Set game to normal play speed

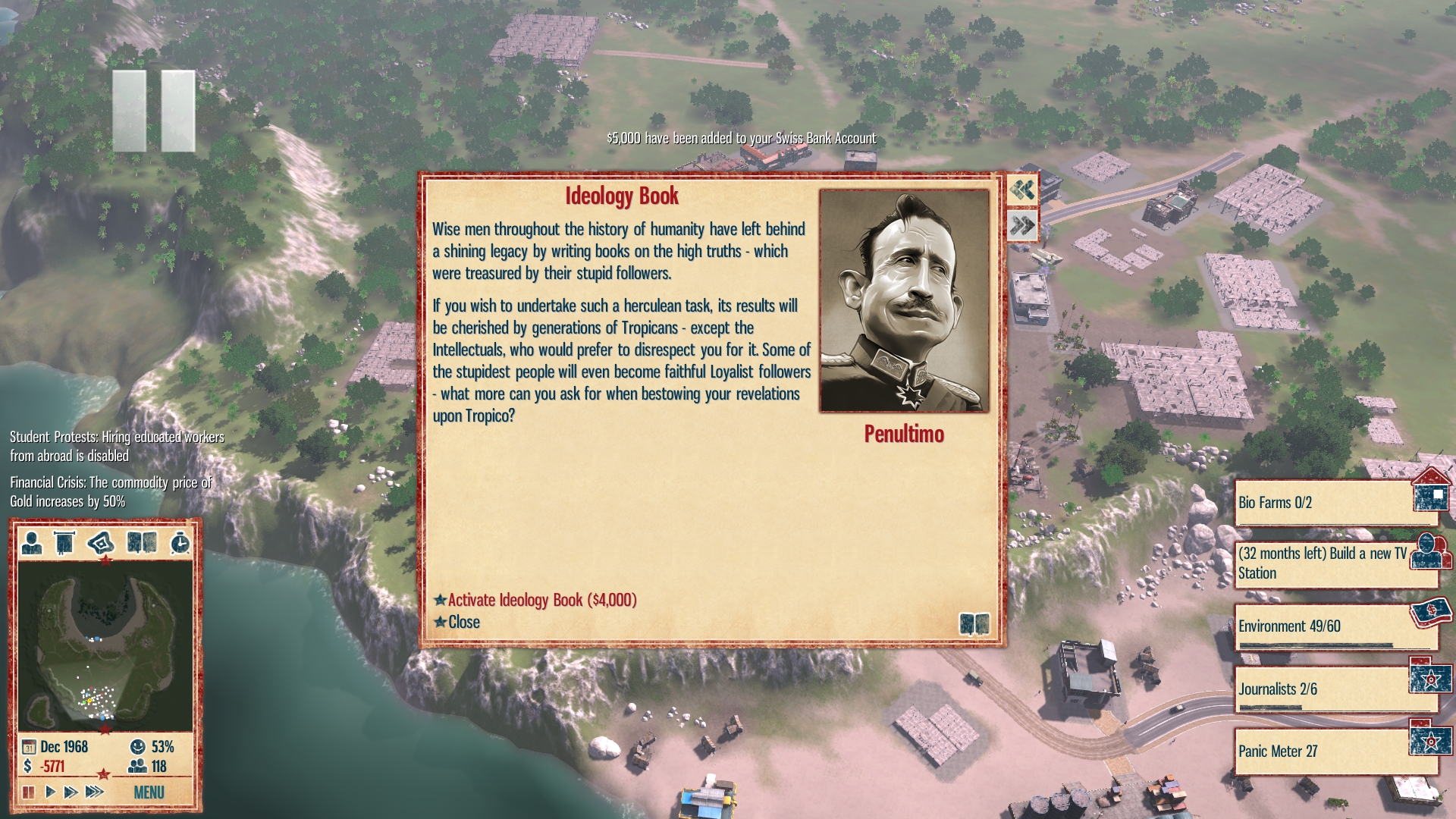[50, 792]
